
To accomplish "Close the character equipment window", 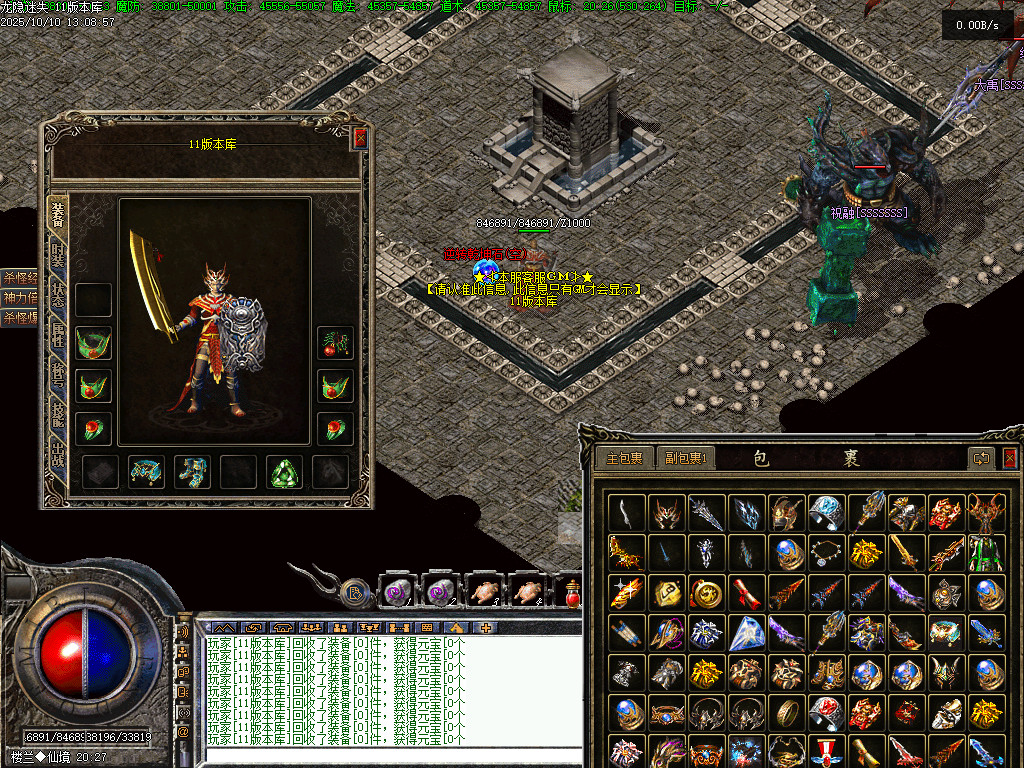I will click(x=360, y=138).
